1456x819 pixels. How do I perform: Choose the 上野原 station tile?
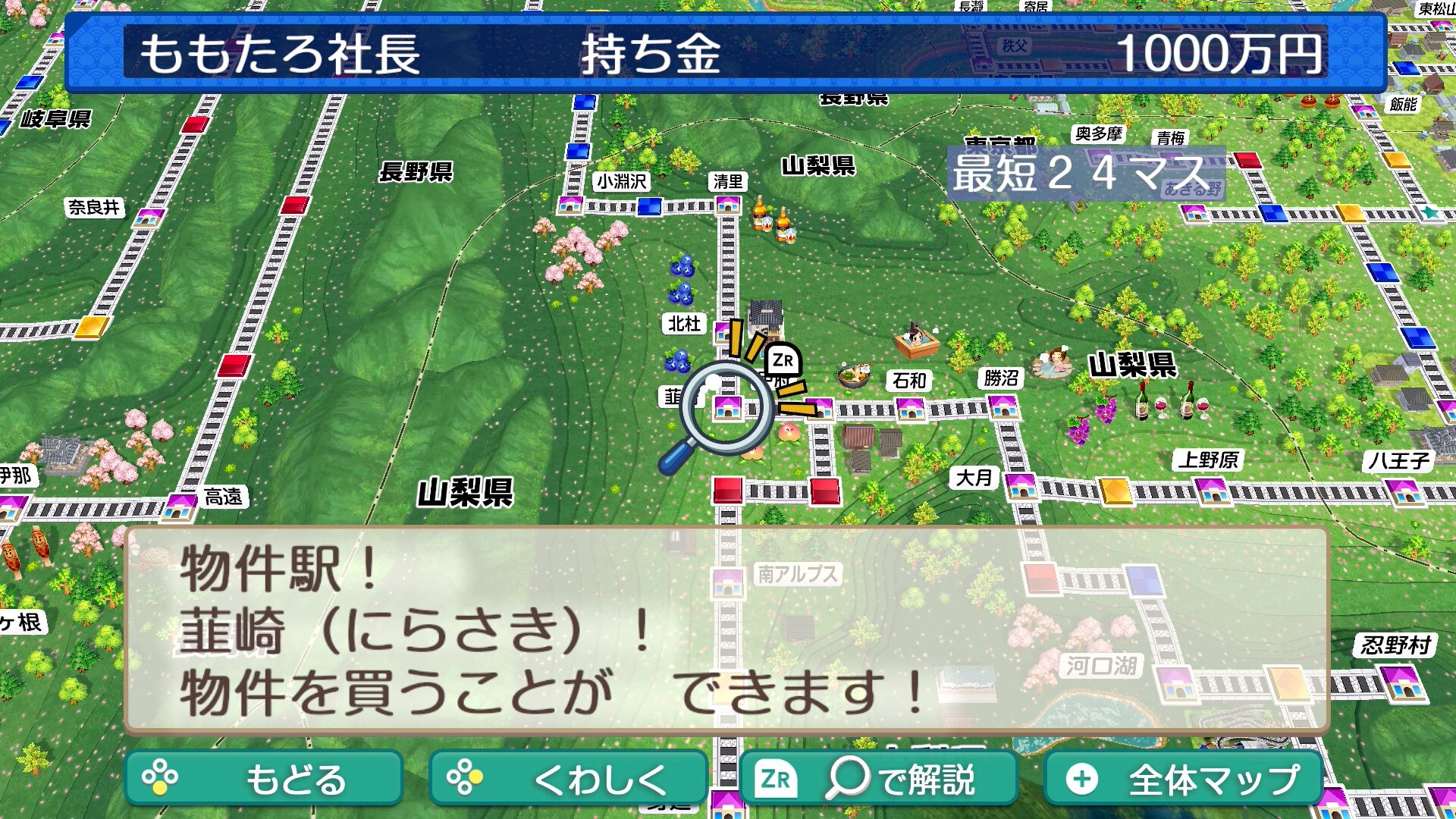pos(1212,491)
